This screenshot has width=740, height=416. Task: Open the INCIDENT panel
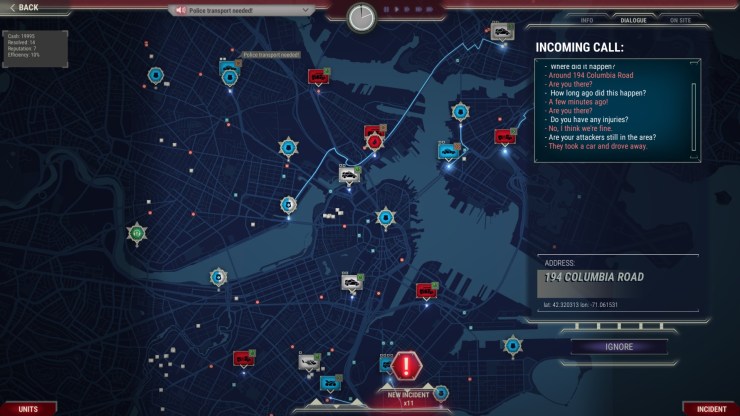[710, 408]
